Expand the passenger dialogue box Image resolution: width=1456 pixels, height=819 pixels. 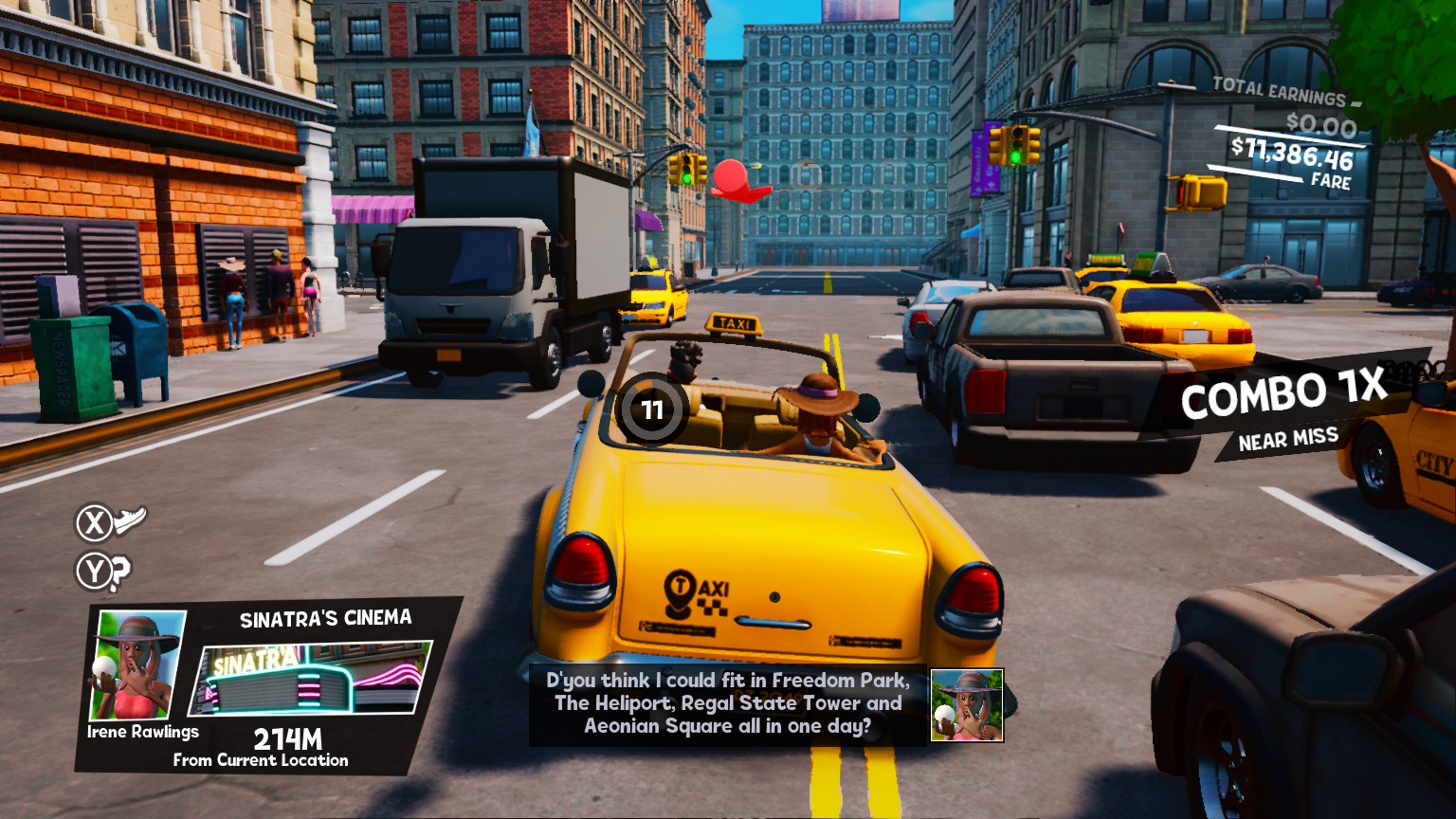click(725, 703)
